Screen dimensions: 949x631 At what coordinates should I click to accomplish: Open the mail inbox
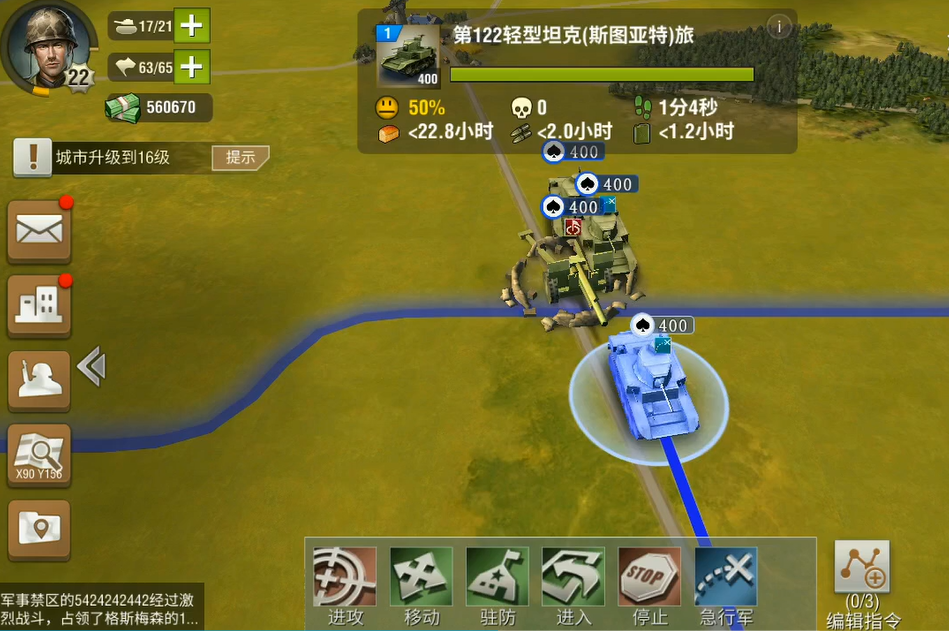click(x=40, y=232)
